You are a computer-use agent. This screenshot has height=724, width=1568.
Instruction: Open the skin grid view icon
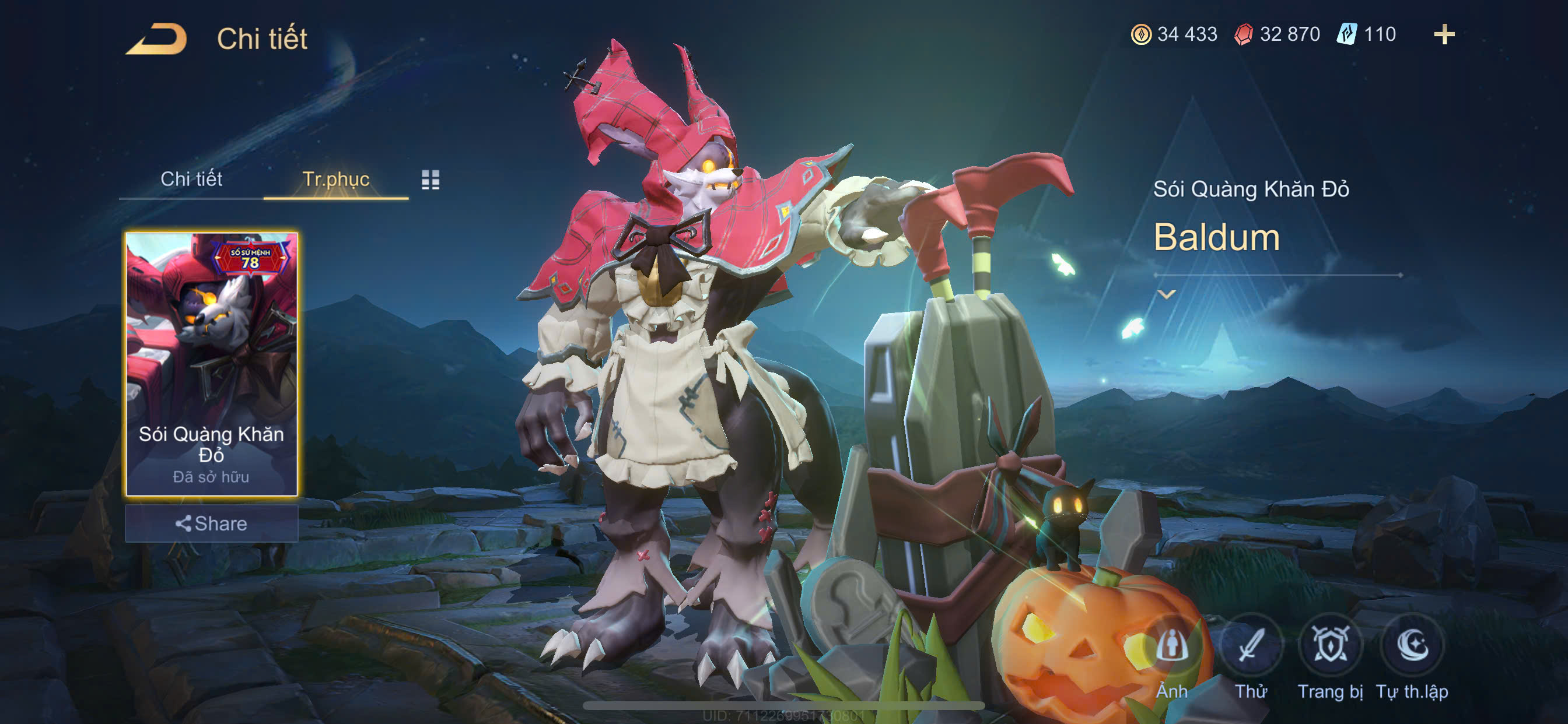430,180
